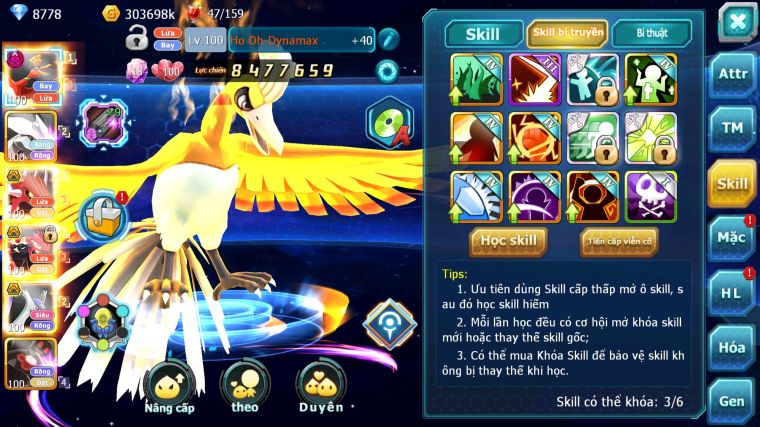Screen dimensions: 760x427
Task: Switch to the HL side tab
Action: 733,293
